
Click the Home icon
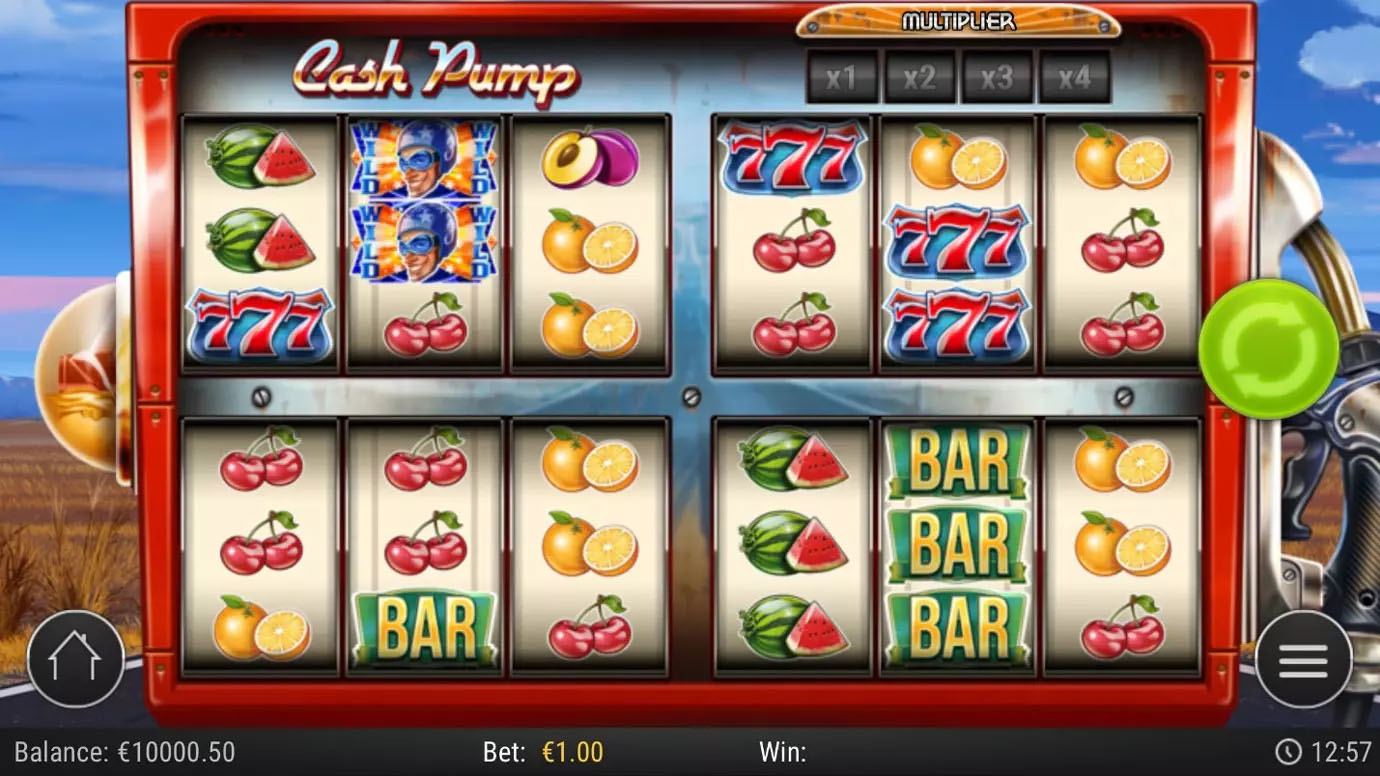pos(76,659)
